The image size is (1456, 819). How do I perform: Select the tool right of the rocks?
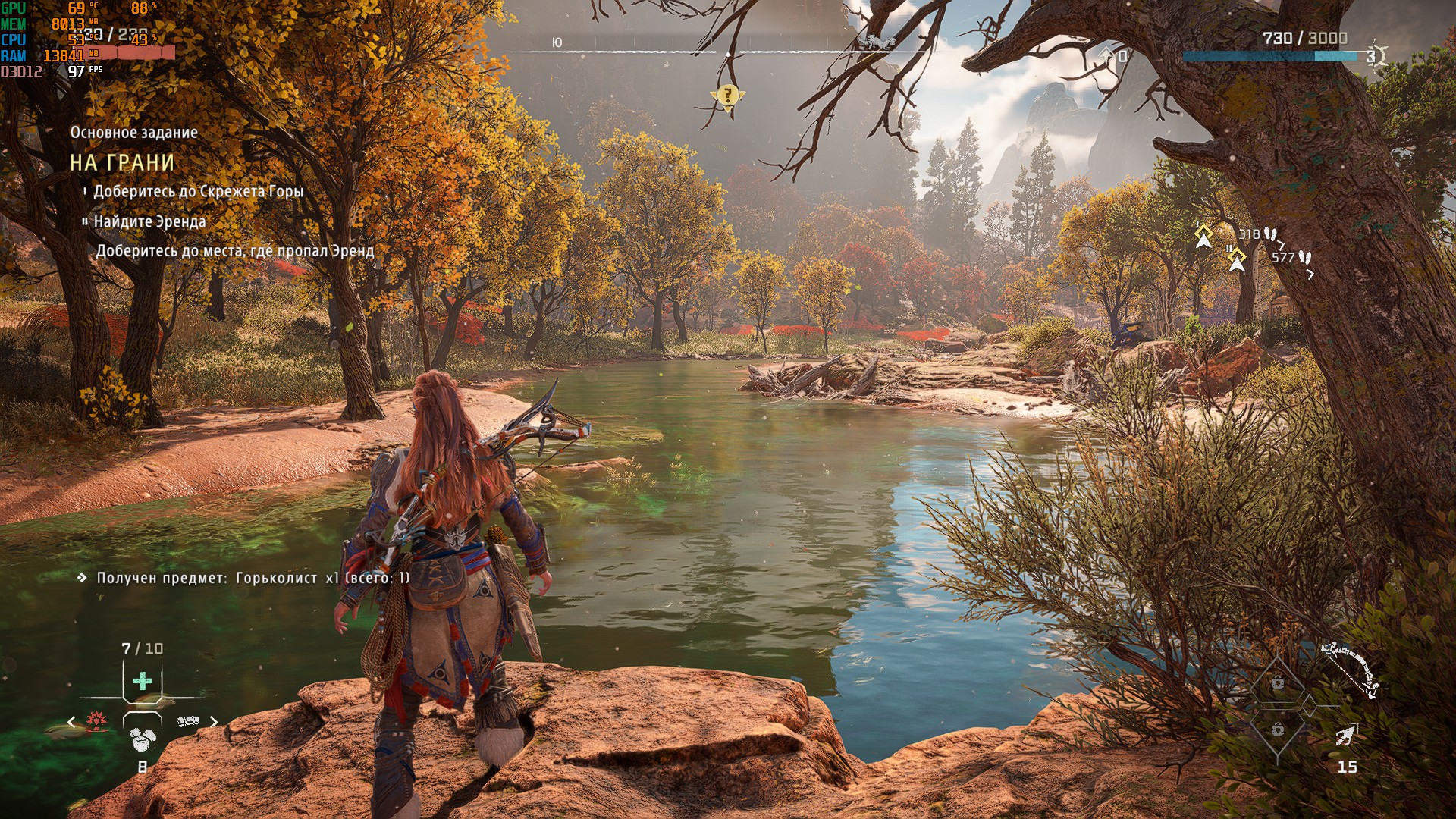[187, 720]
